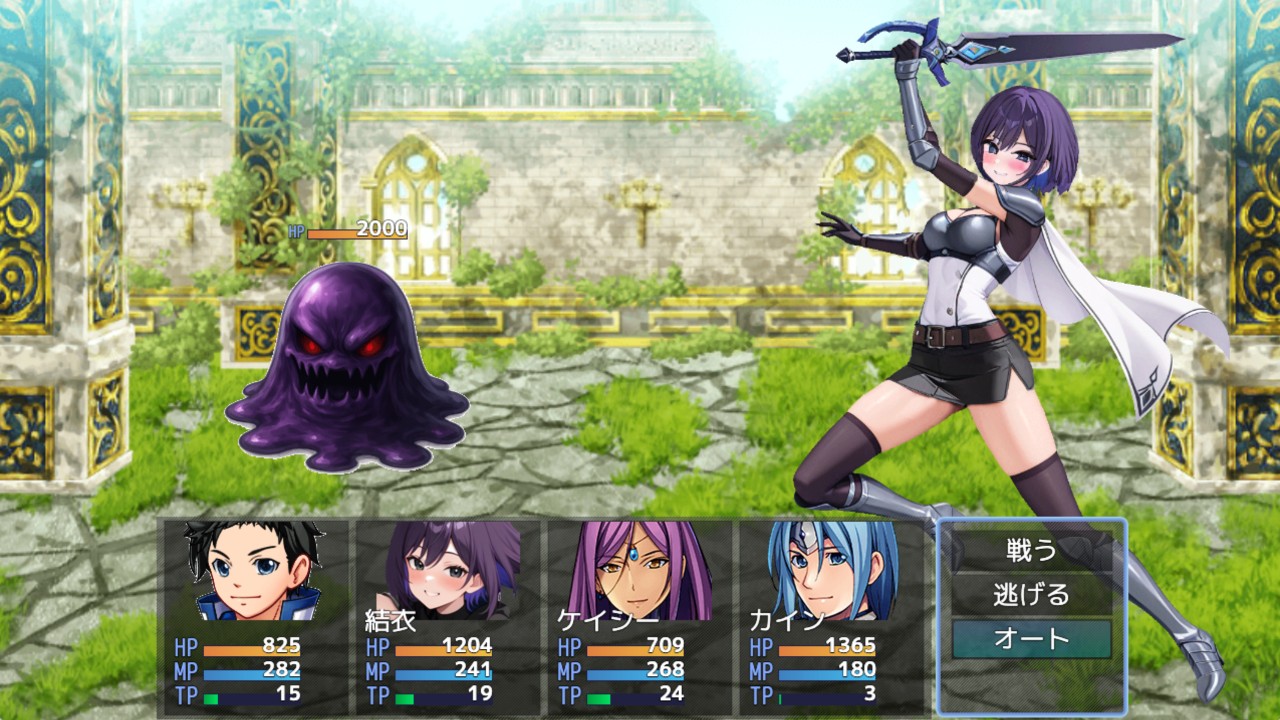Select the 逃げる (Escape) command
This screenshot has height=720, width=1280.
click(1031, 595)
